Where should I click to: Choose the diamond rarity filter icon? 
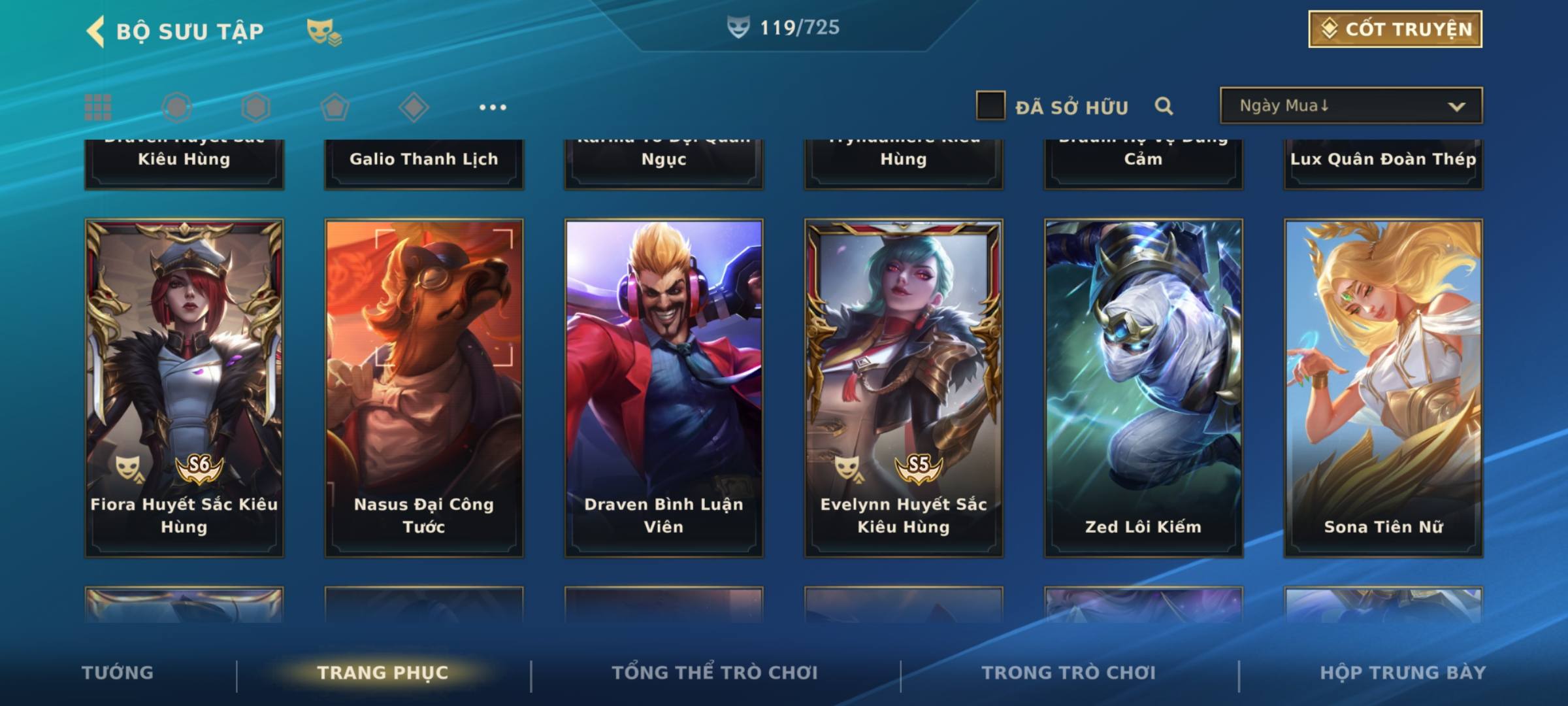[414, 107]
